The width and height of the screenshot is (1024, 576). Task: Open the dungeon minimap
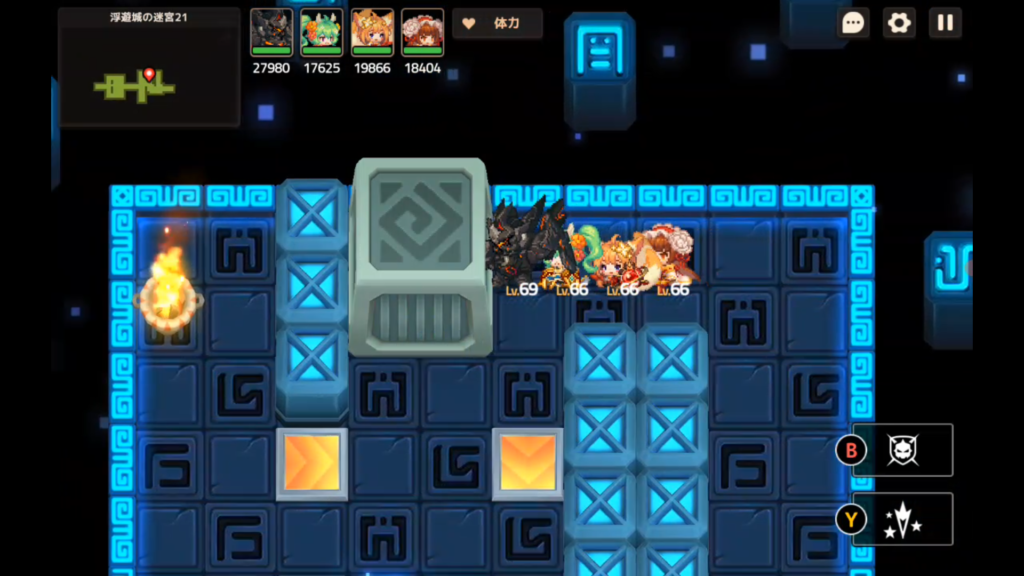click(149, 68)
